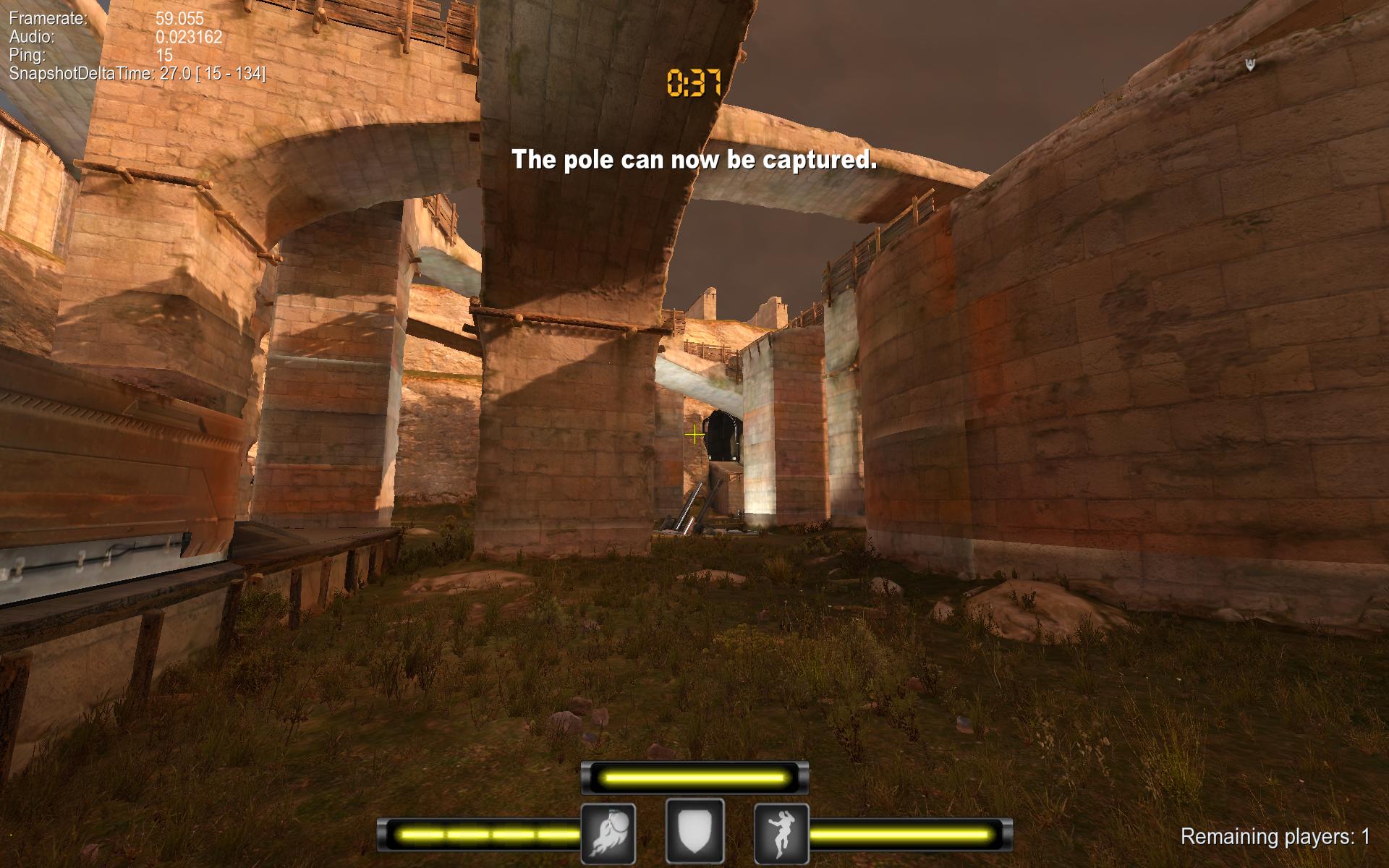Select the shield ability icon
Image resolution: width=1389 pixels, height=868 pixels.
(x=694, y=832)
